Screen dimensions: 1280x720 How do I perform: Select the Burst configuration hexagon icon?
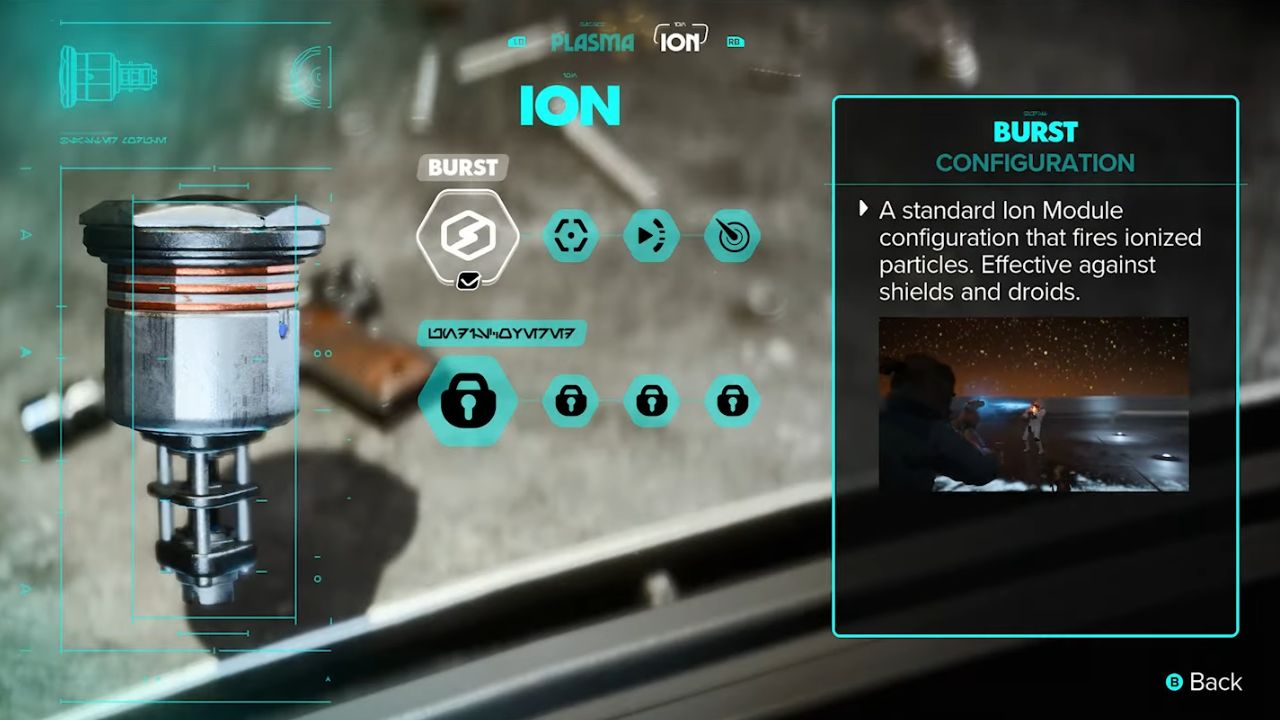[x=467, y=236]
